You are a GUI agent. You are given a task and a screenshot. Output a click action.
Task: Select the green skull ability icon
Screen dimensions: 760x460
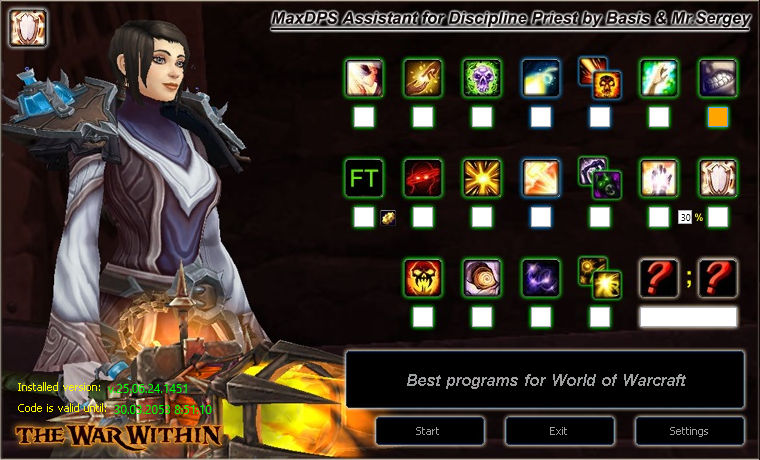482,78
